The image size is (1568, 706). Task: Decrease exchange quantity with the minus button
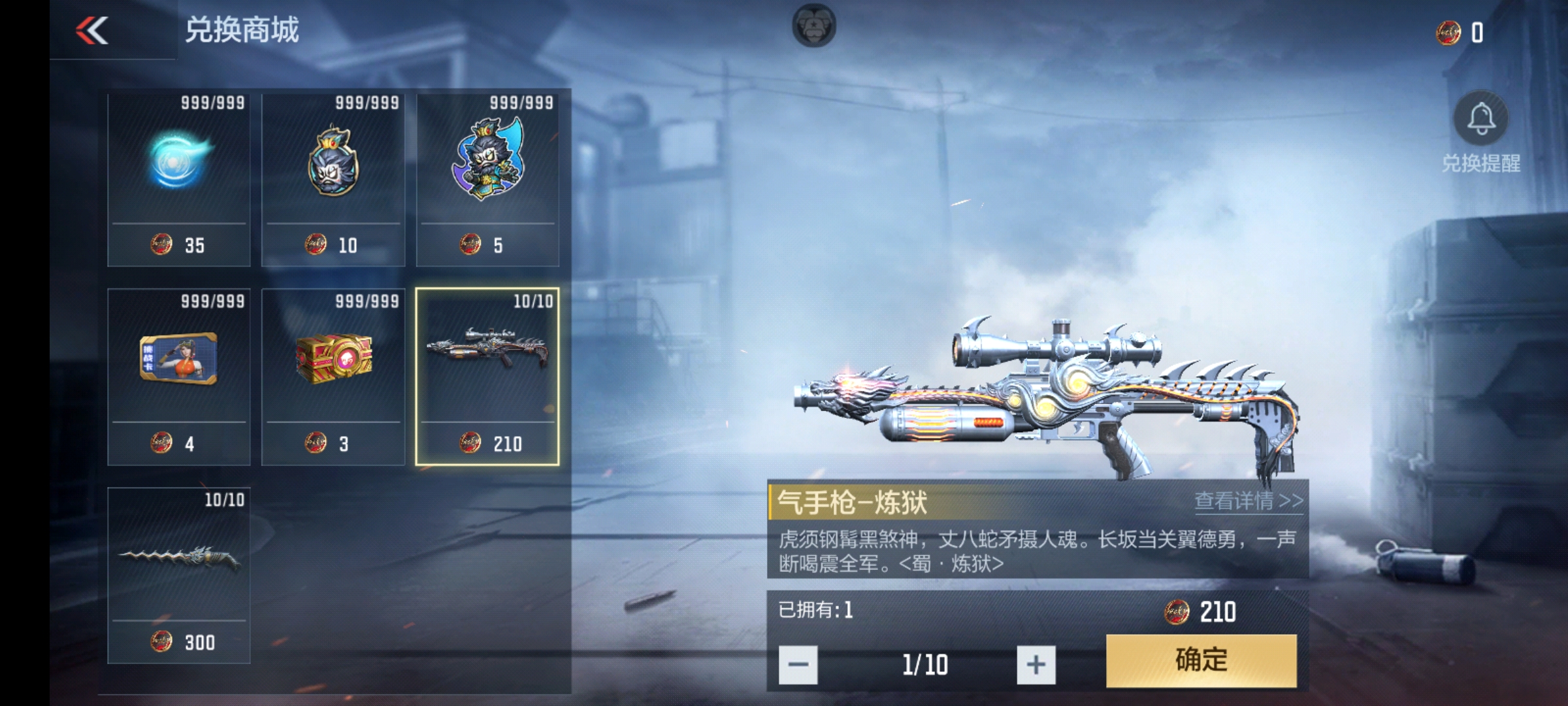(x=798, y=665)
